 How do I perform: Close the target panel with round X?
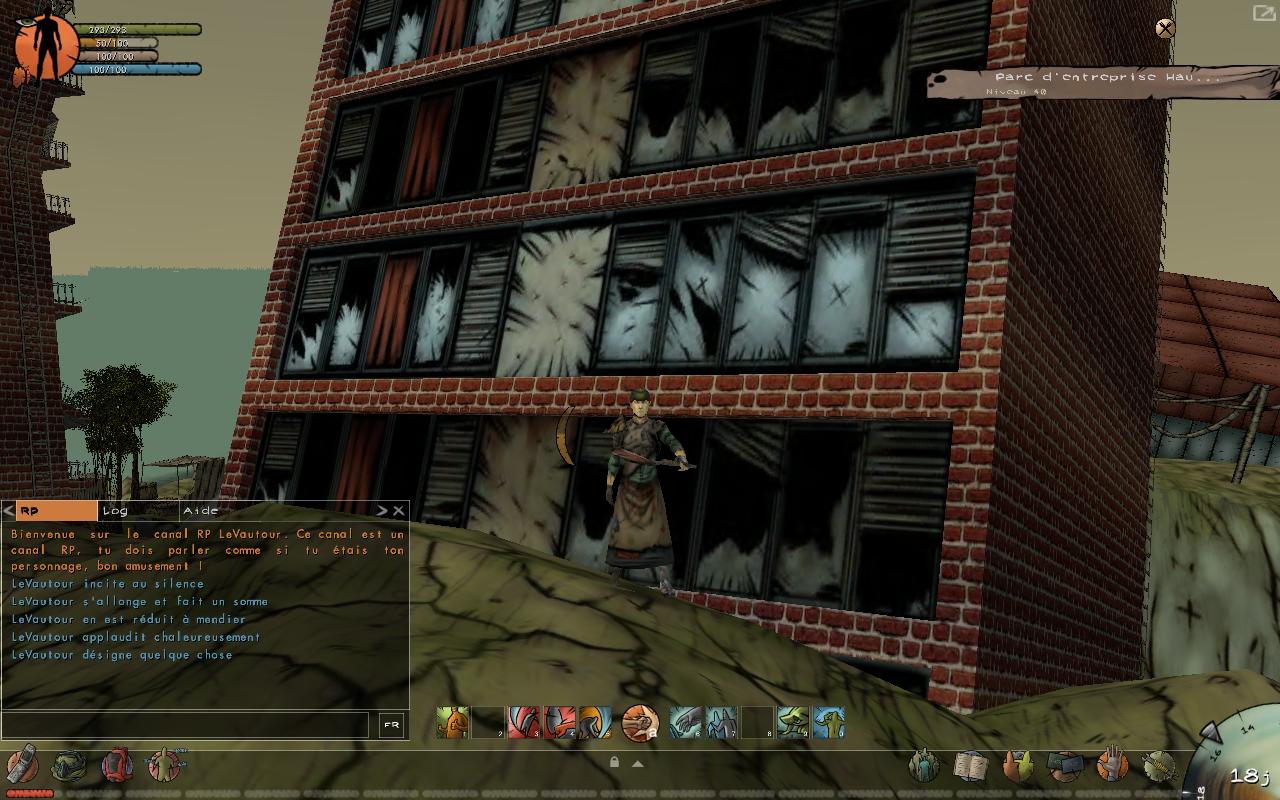click(x=1165, y=28)
